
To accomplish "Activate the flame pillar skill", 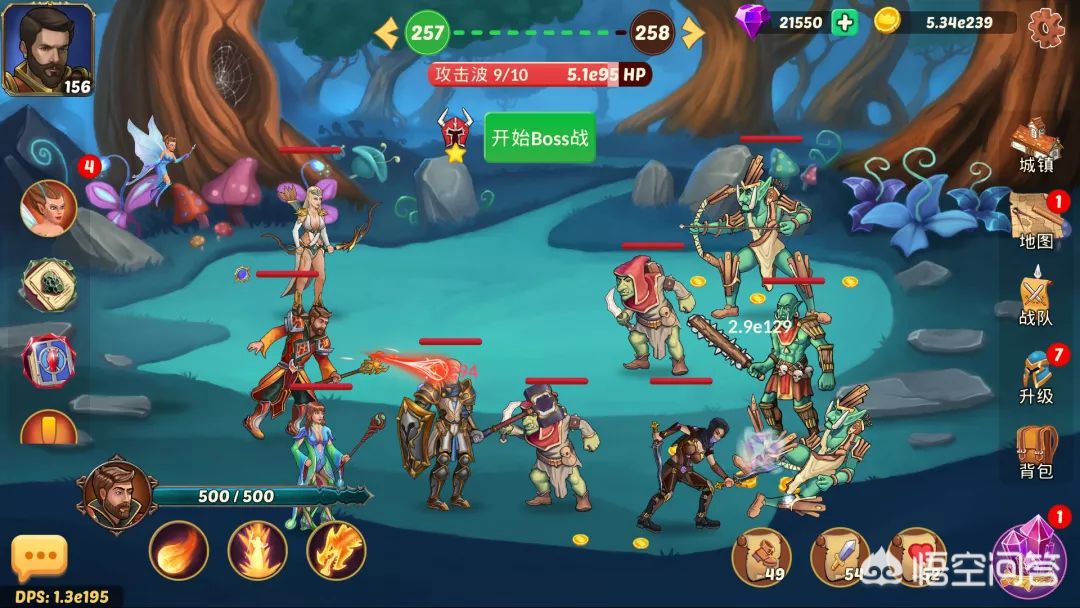I will click(x=257, y=550).
